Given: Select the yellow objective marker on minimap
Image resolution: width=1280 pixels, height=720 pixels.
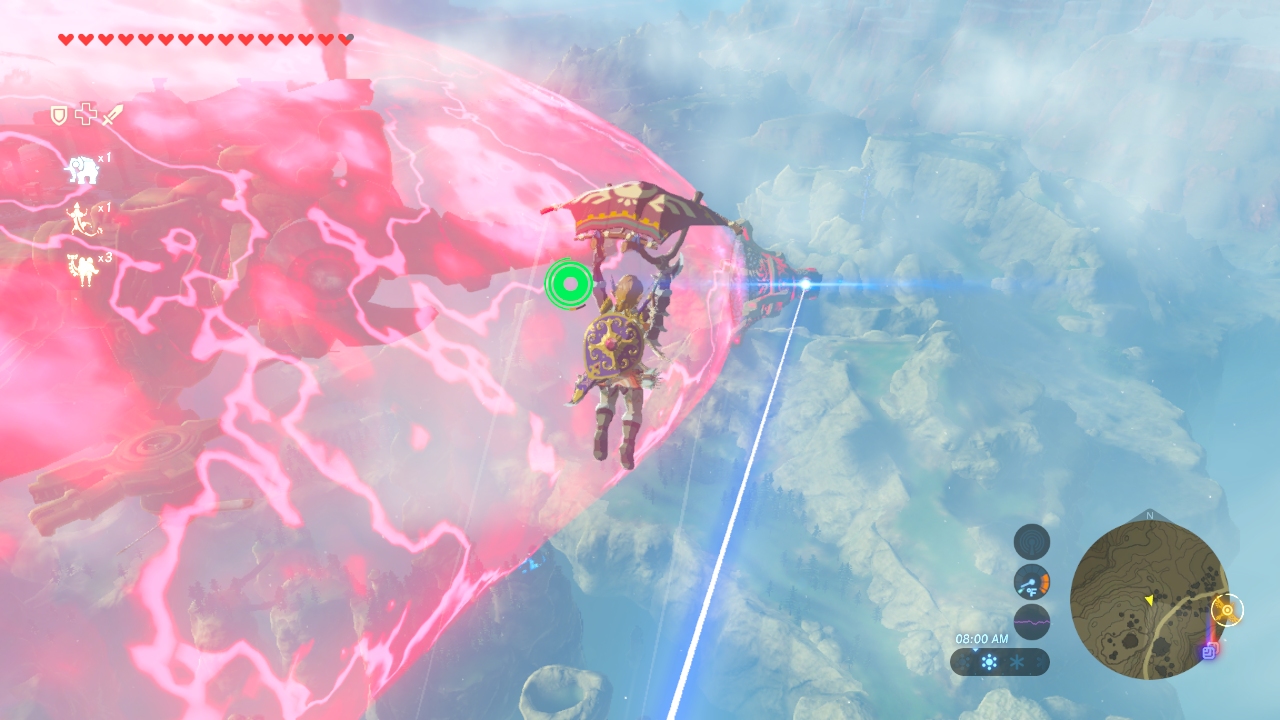Looking at the screenshot, I should coord(1227,609).
